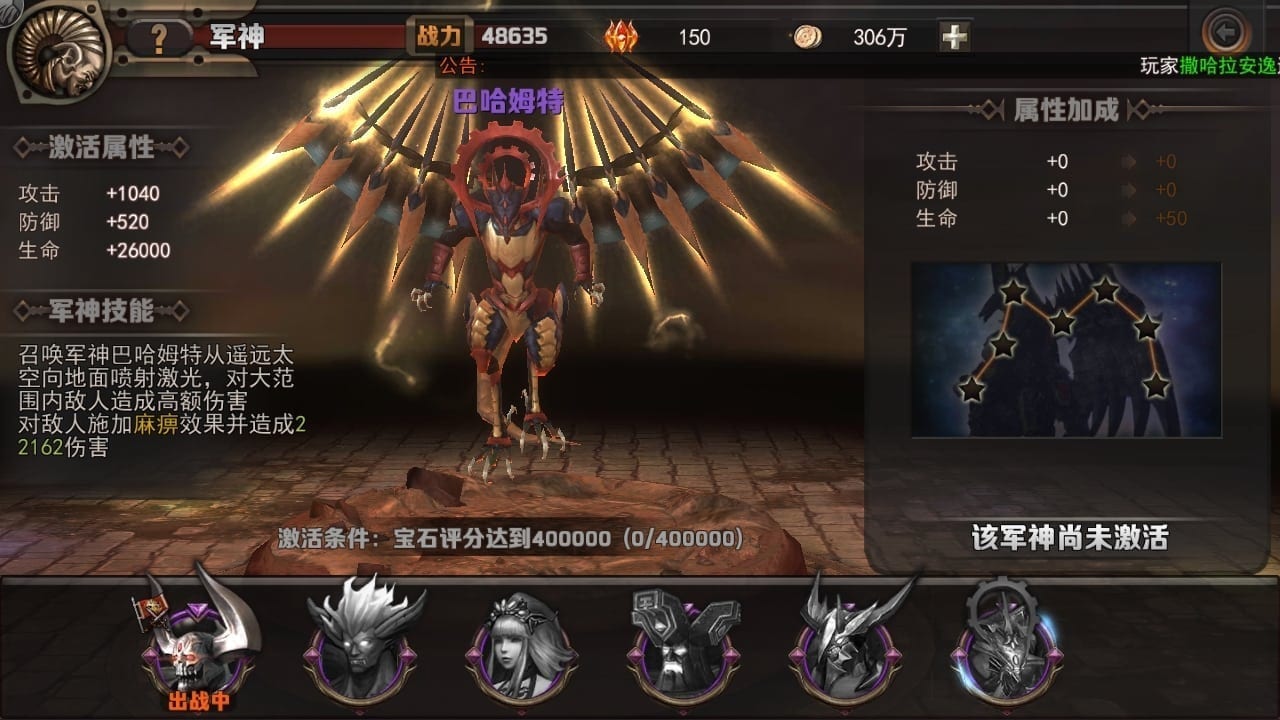Viewport: 1280px width, 720px height.
Task: Click the round creature avatar emblem
Action: [x=58, y=50]
